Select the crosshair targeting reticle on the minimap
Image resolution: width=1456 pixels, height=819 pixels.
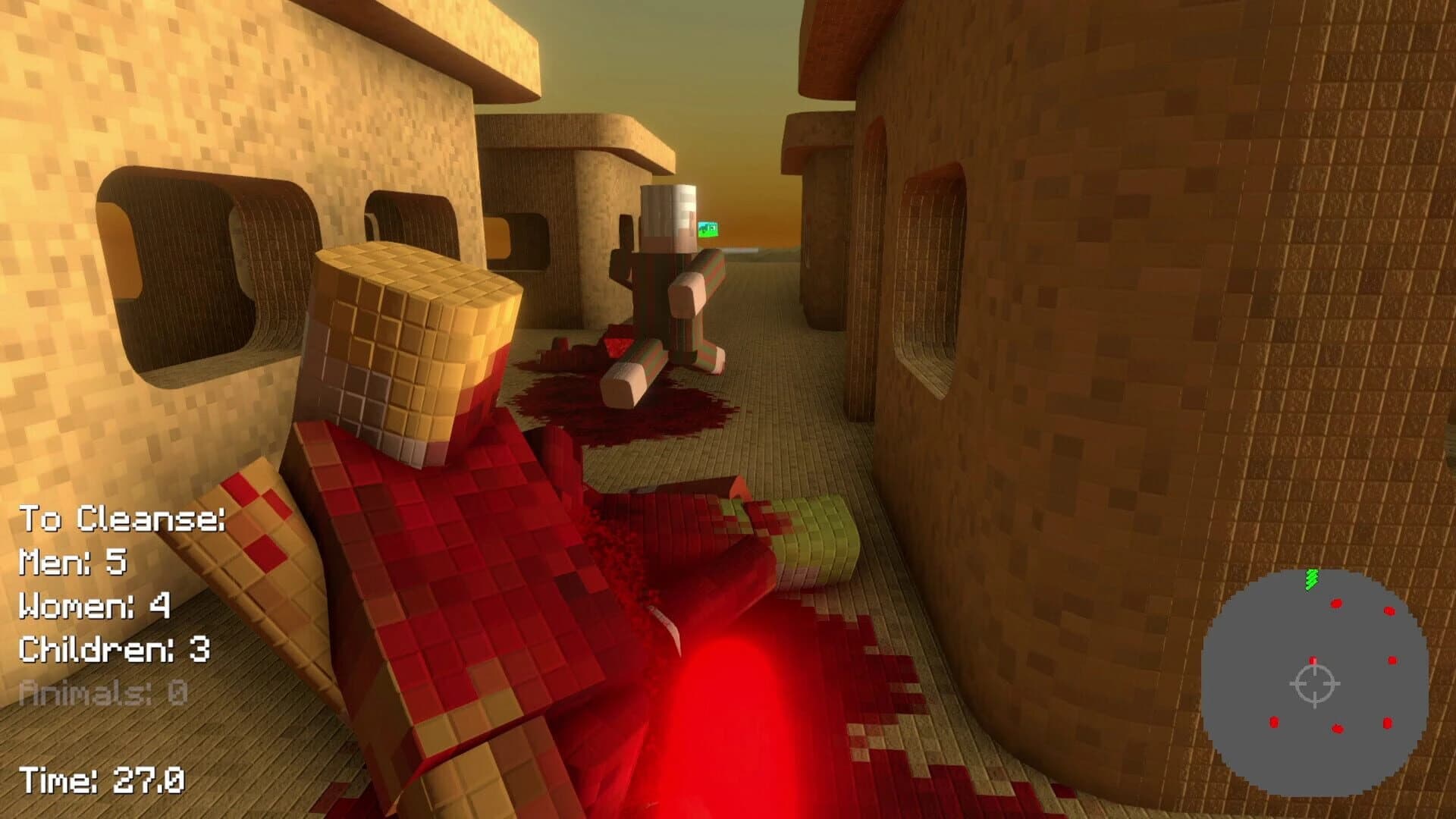coord(1314,683)
